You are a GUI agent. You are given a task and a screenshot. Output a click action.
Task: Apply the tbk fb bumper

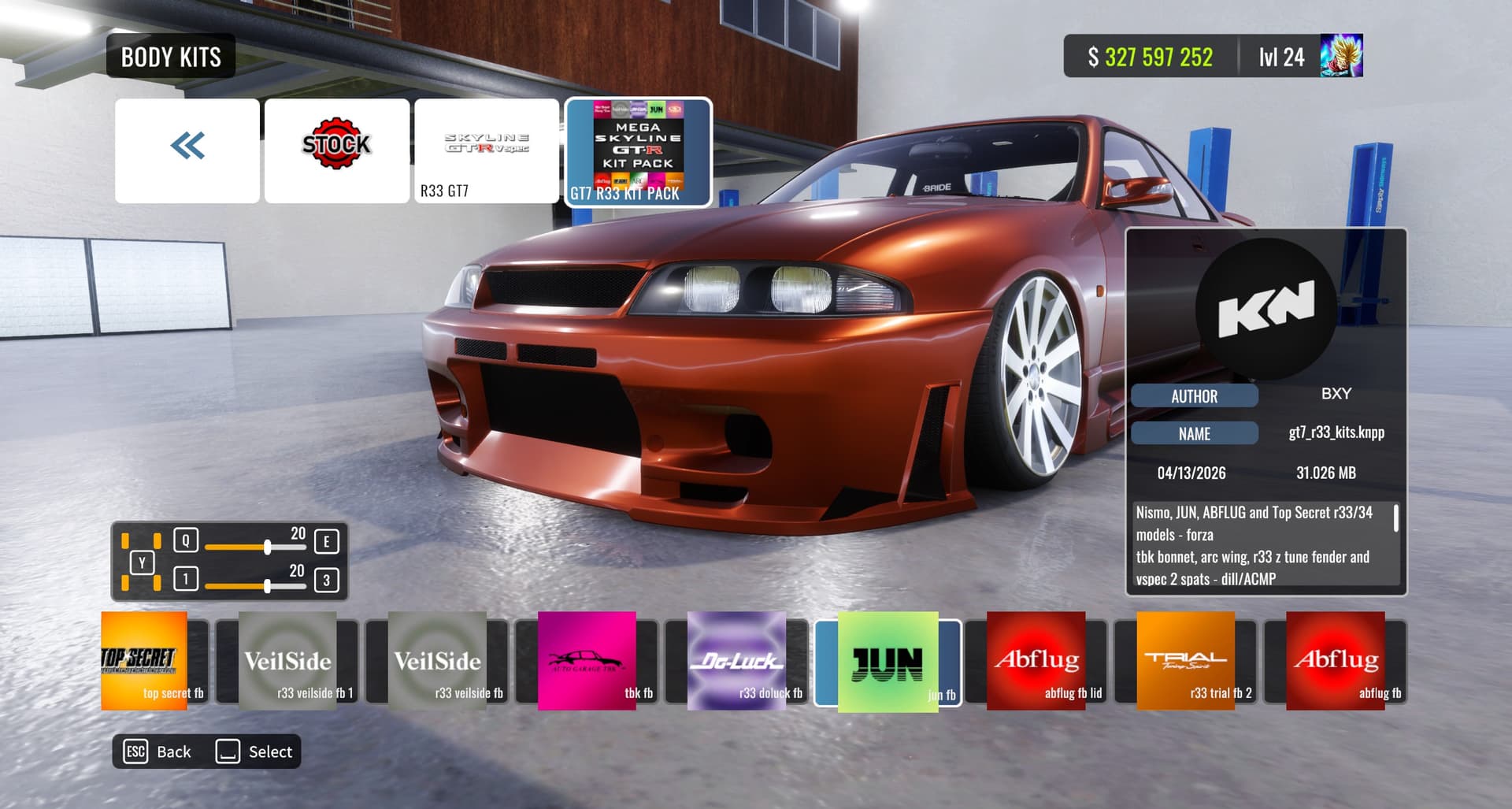[x=587, y=662]
